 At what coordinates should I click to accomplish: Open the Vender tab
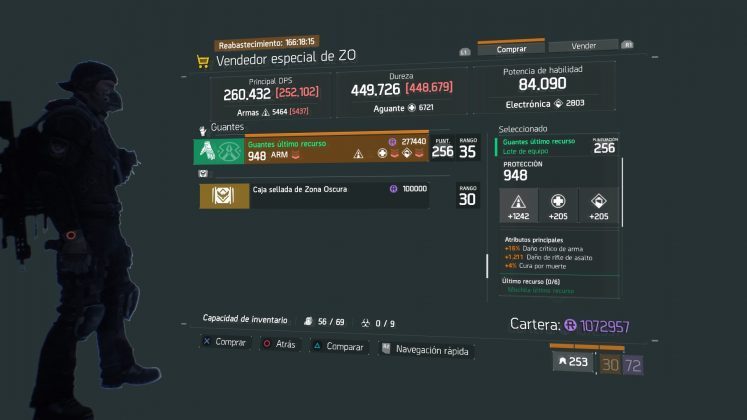click(x=583, y=46)
